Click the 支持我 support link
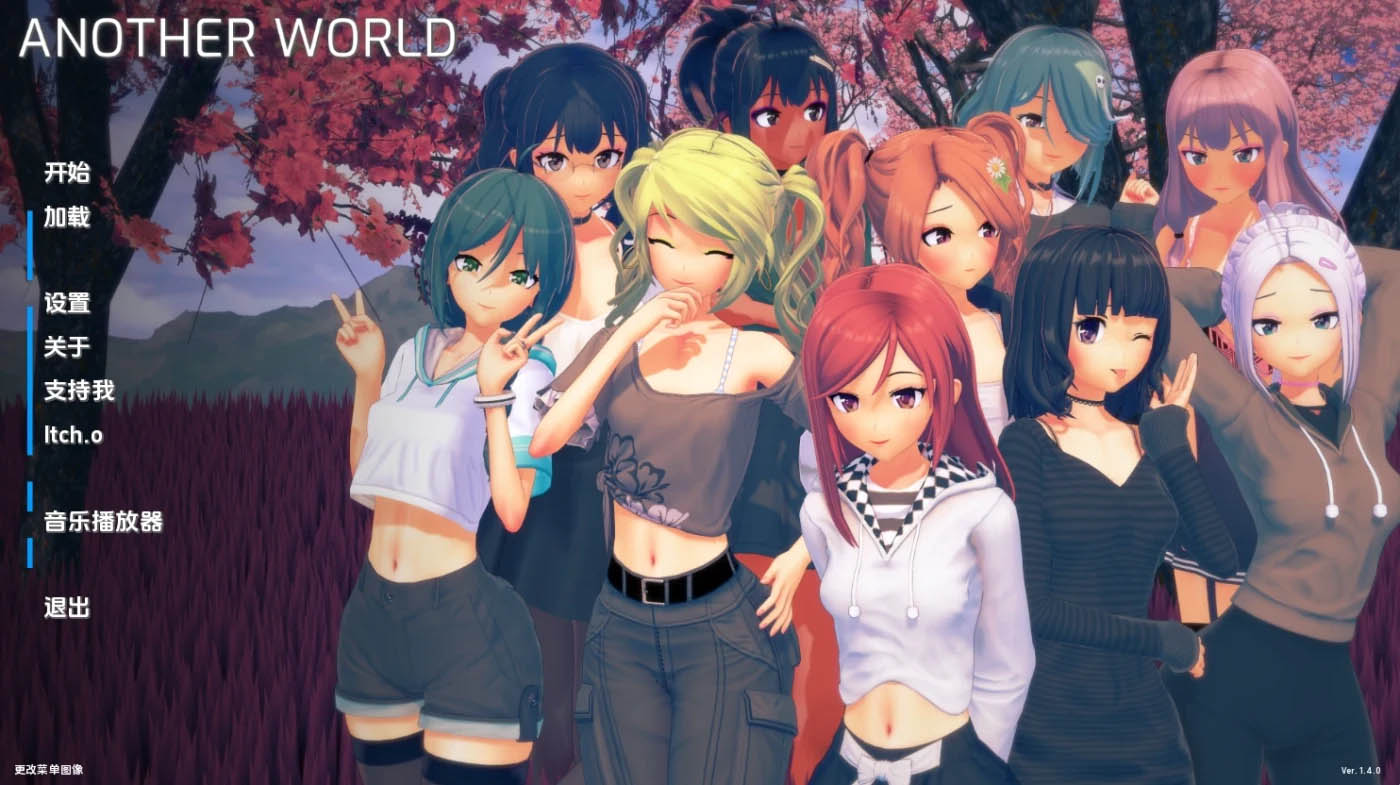 pyautogui.click(x=79, y=392)
